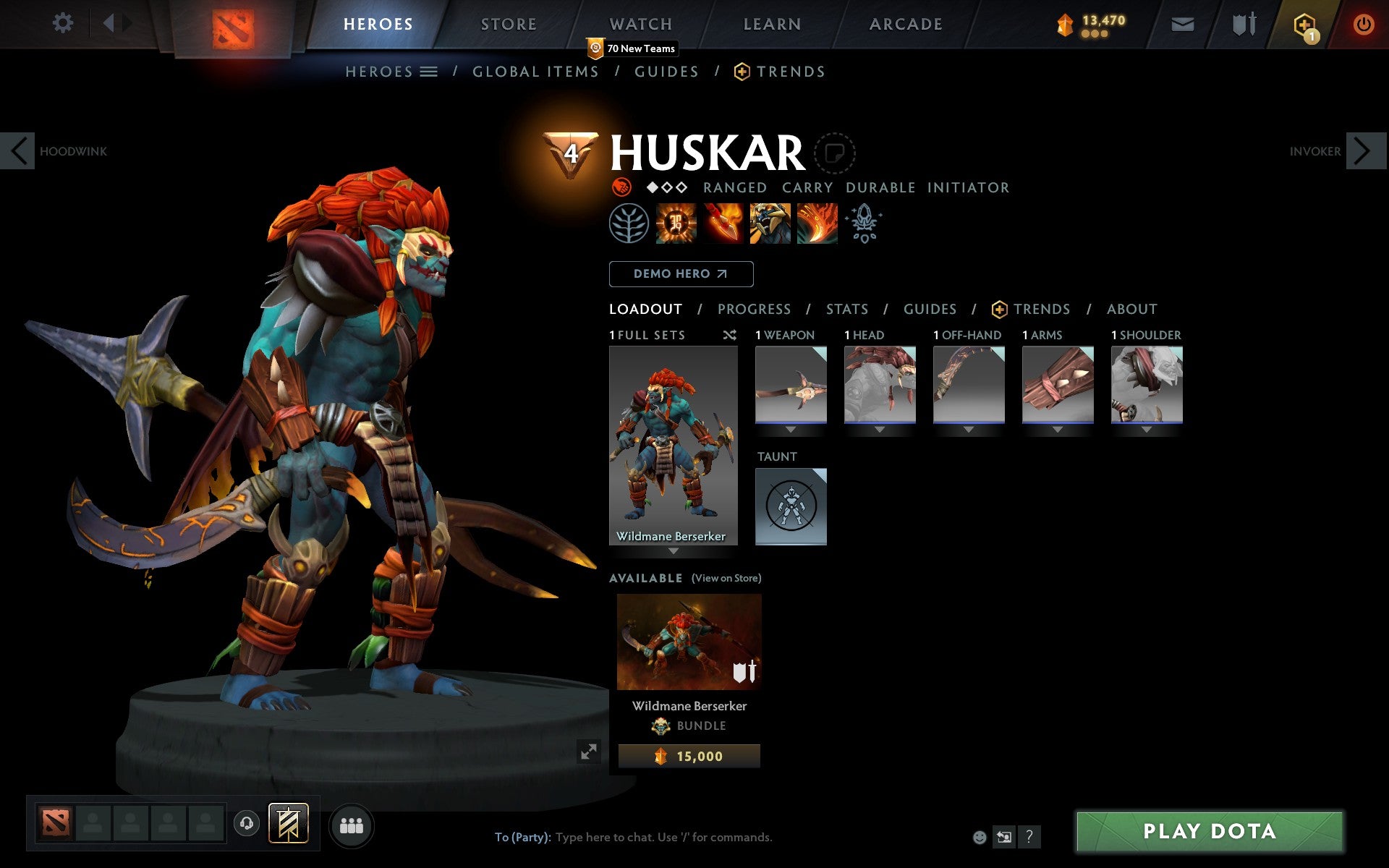The width and height of the screenshot is (1389, 868).
Task: Open the Armory shield icon
Action: [x=1242, y=24]
